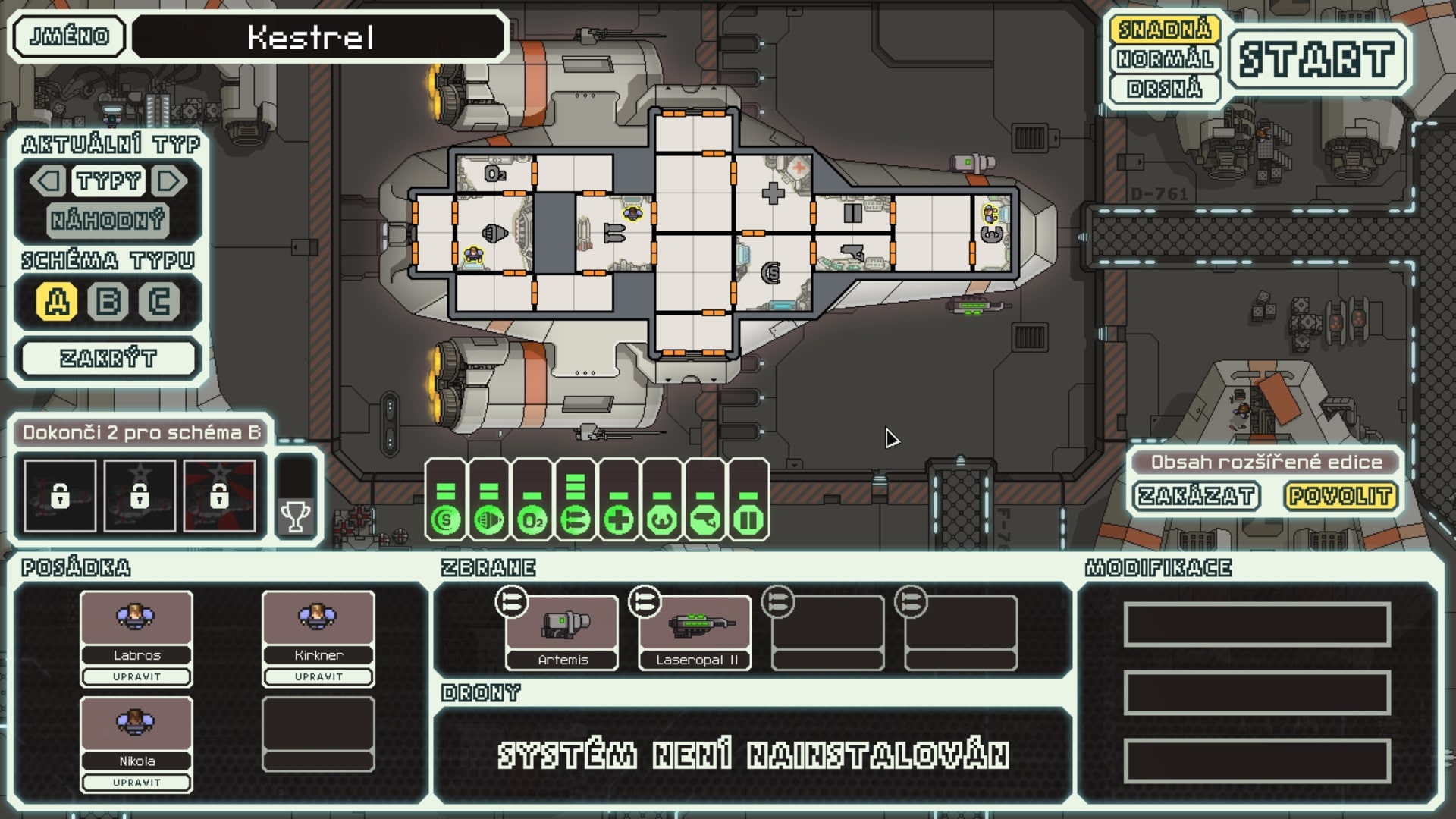Select the Engines system icon
The image size is (1456, 819).
tap(488, 520)
